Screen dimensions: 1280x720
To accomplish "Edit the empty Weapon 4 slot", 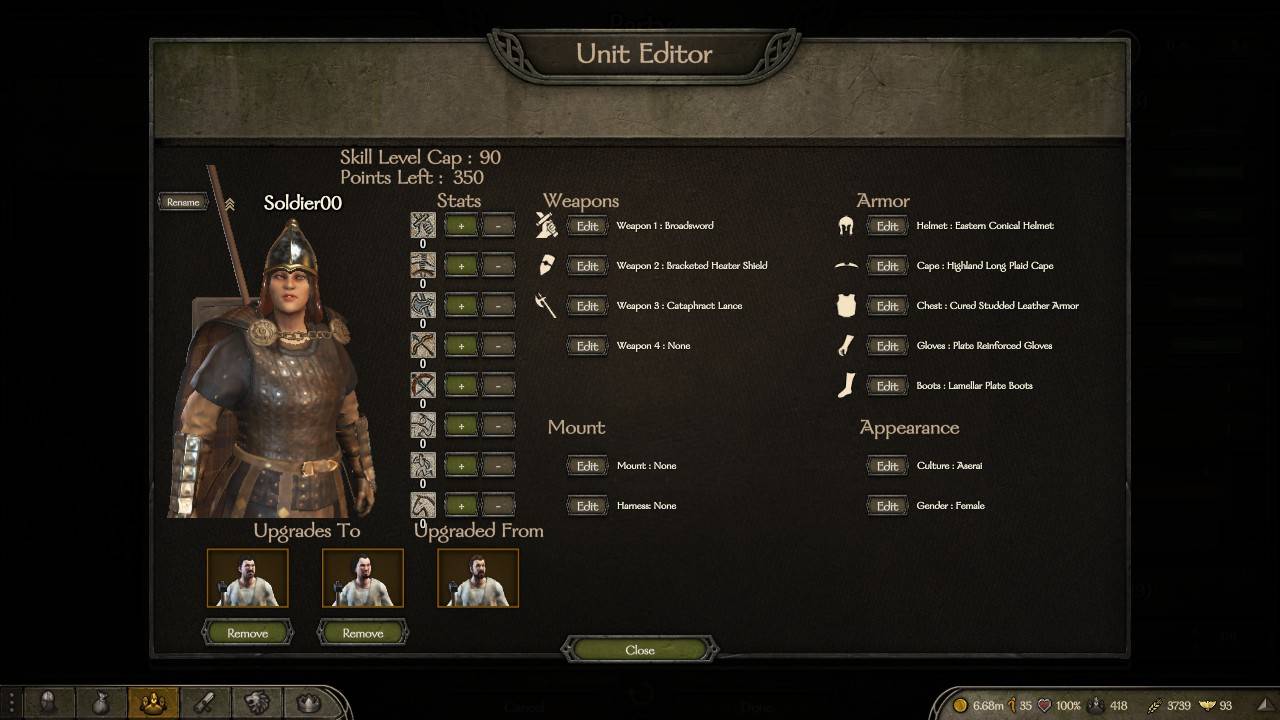I will pos(587,346).
